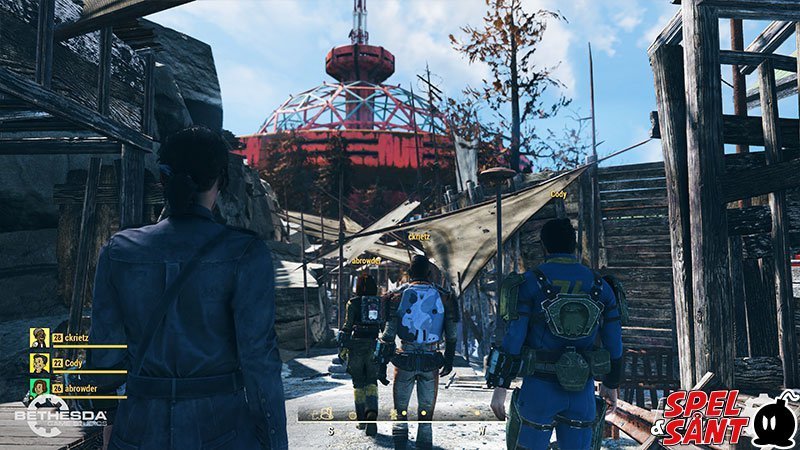The image size is (800, 450).
Task: Click ckrietz's yellow Vault Boy portrait
Action: (39, 338)
